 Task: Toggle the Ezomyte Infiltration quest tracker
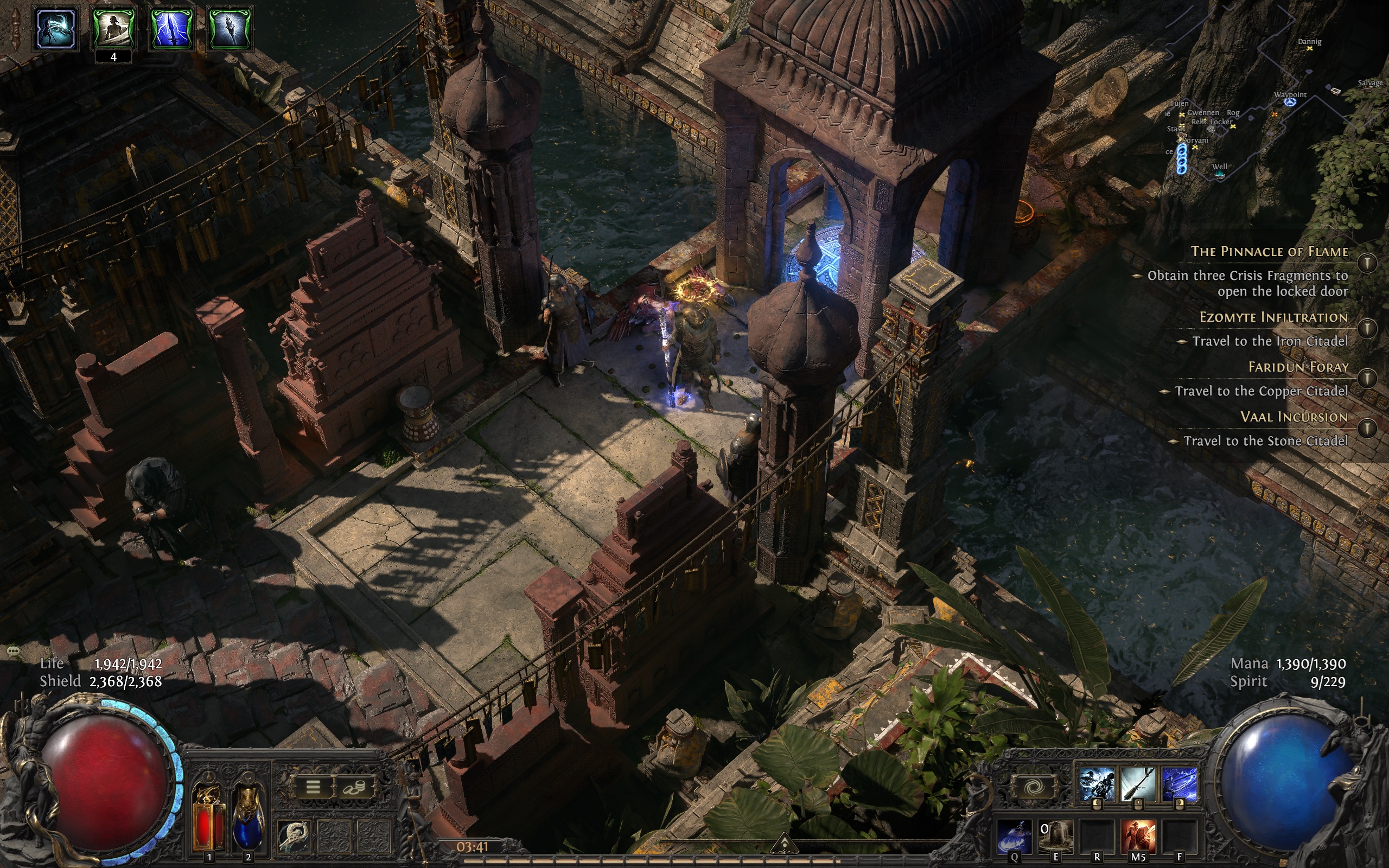tap(1367, 328)
